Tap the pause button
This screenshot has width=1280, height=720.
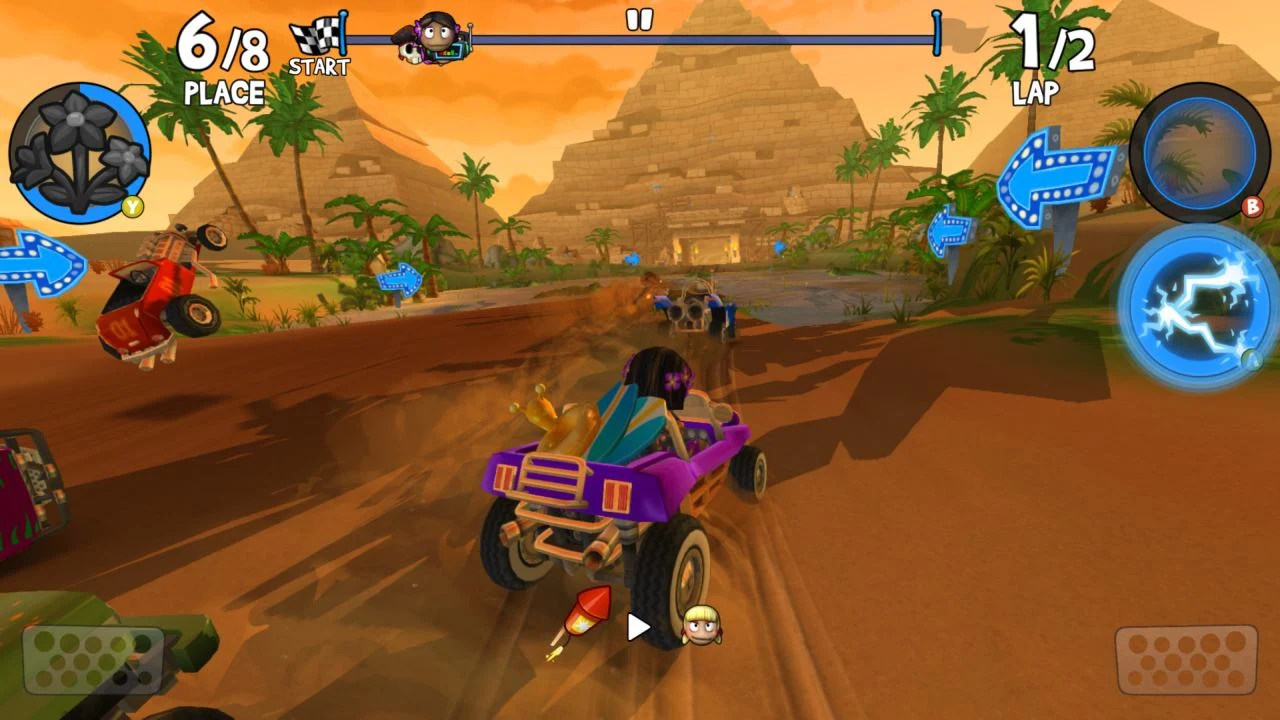click(639, 19)
